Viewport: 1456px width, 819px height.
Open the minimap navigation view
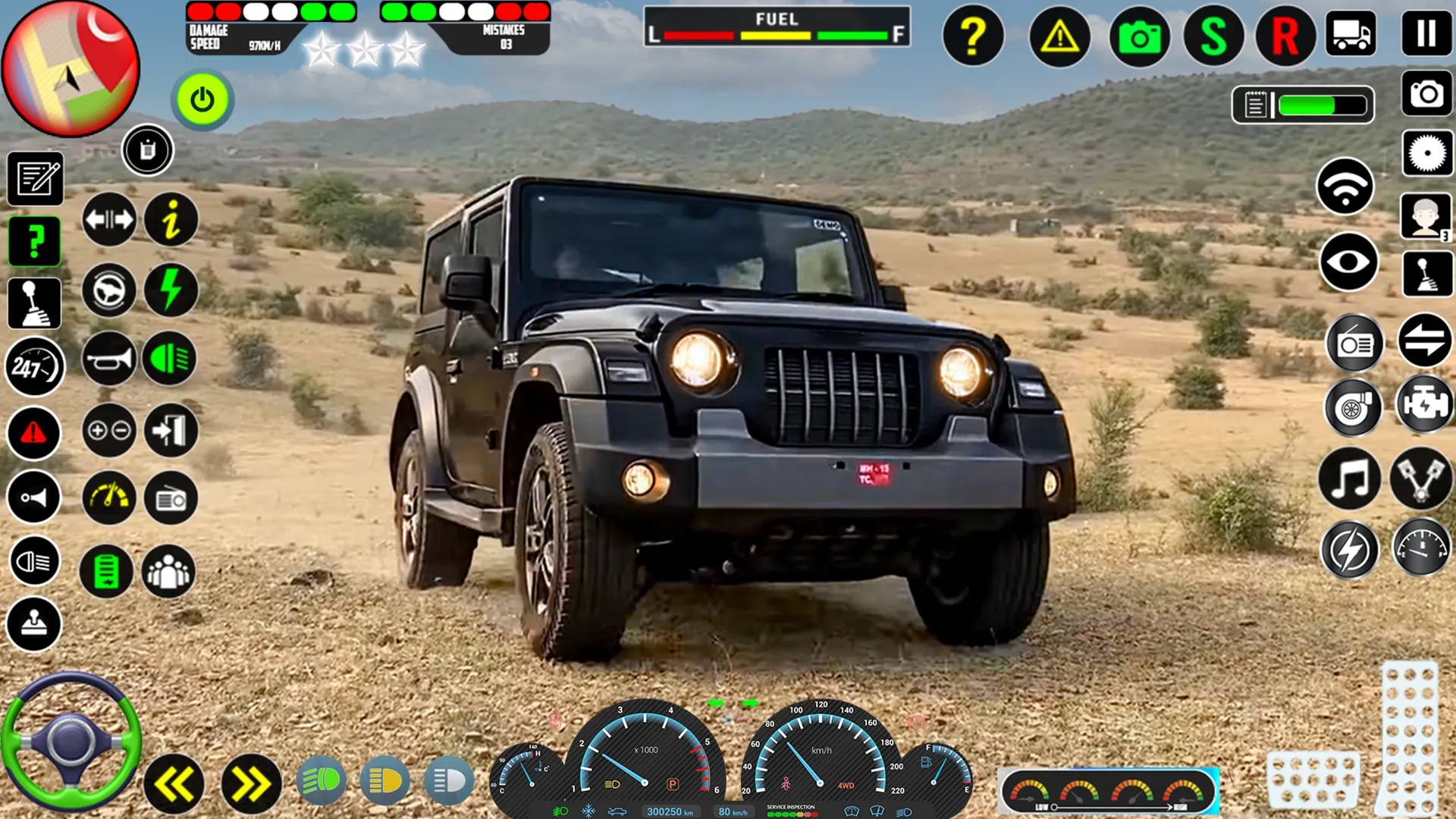click(x=70, y=68)
